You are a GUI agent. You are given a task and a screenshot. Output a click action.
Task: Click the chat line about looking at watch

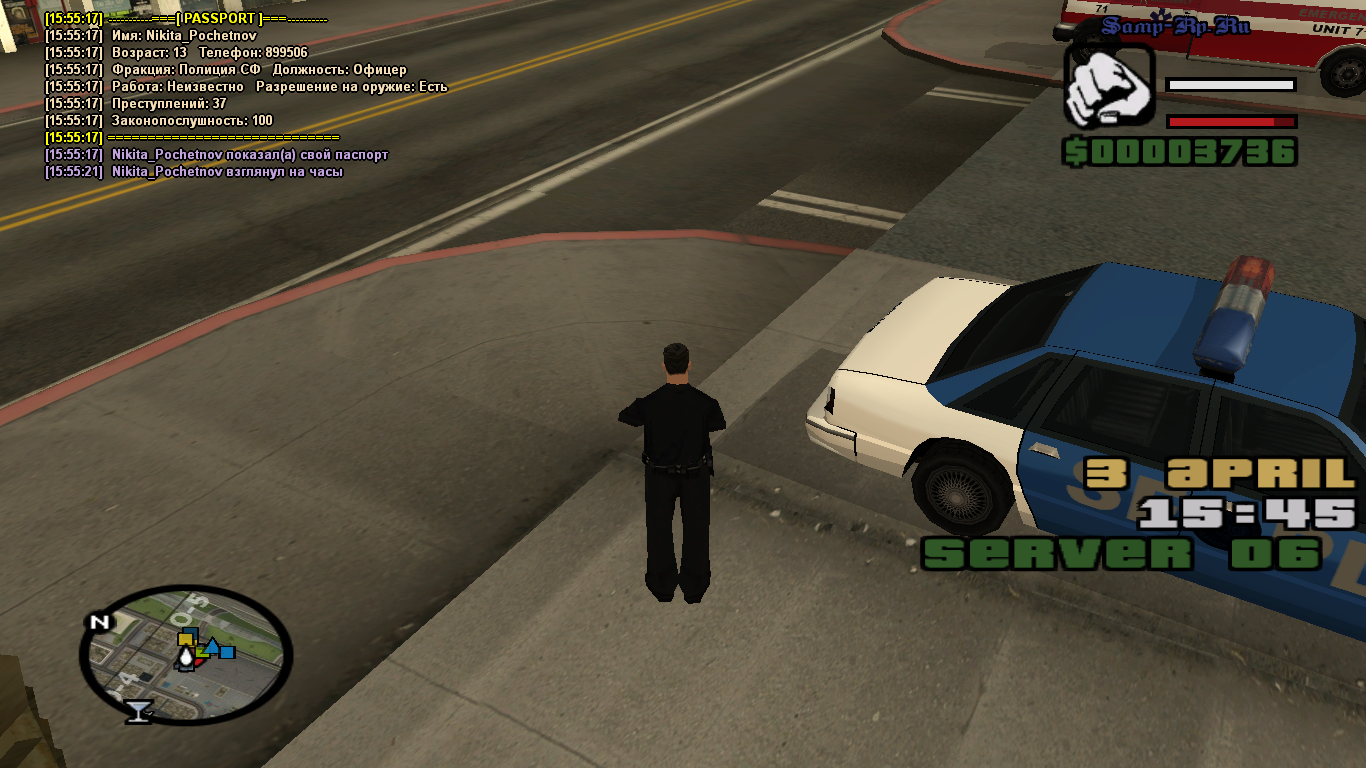[x=194, y=172]
